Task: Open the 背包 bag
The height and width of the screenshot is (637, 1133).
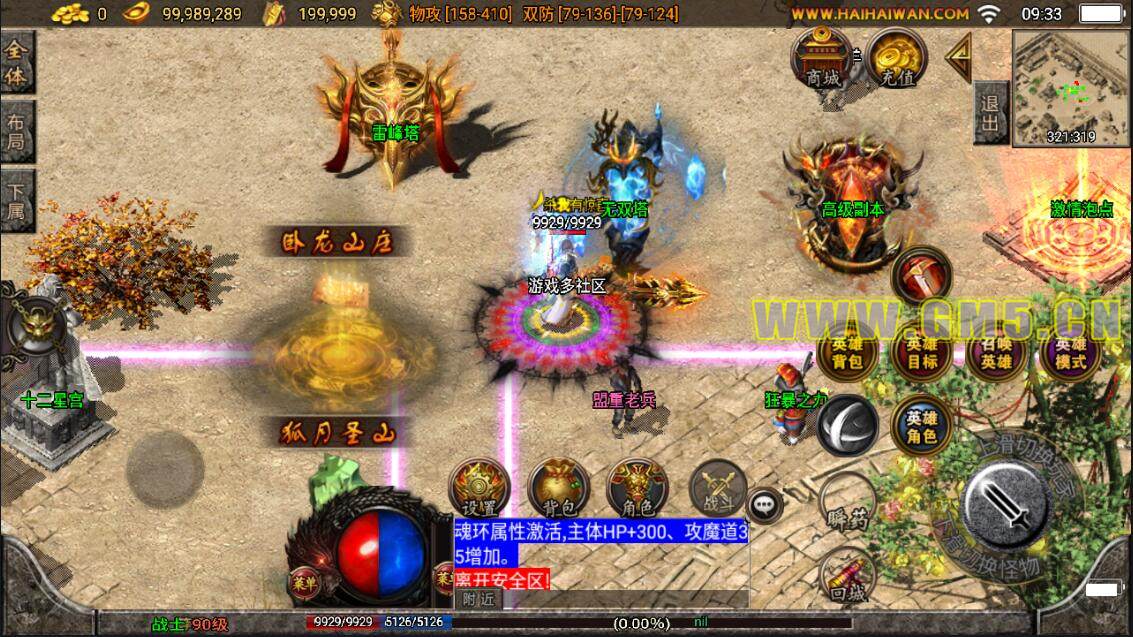Action: click(558, 489)
